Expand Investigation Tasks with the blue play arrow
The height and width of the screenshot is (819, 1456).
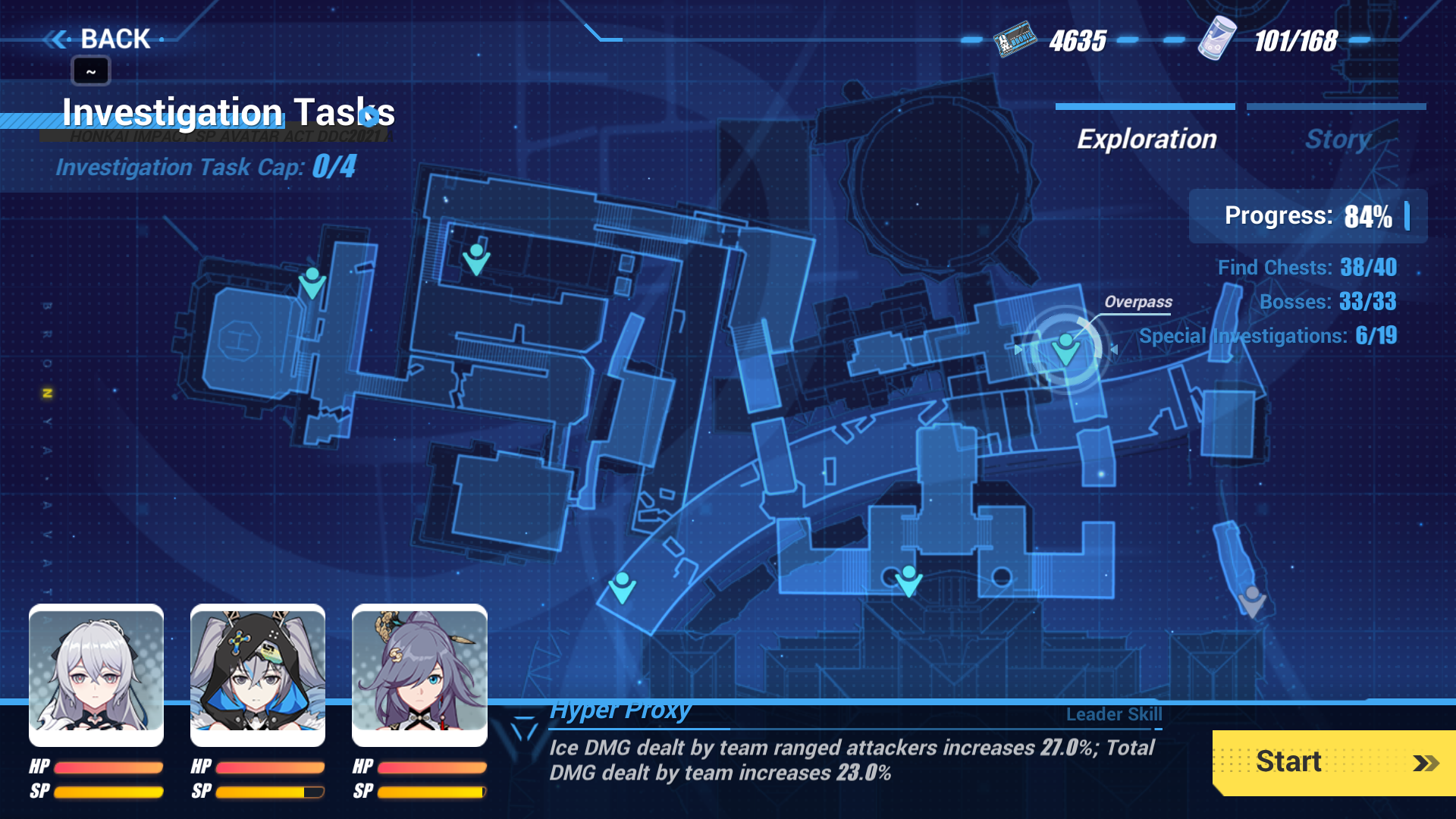click(369, 118)
